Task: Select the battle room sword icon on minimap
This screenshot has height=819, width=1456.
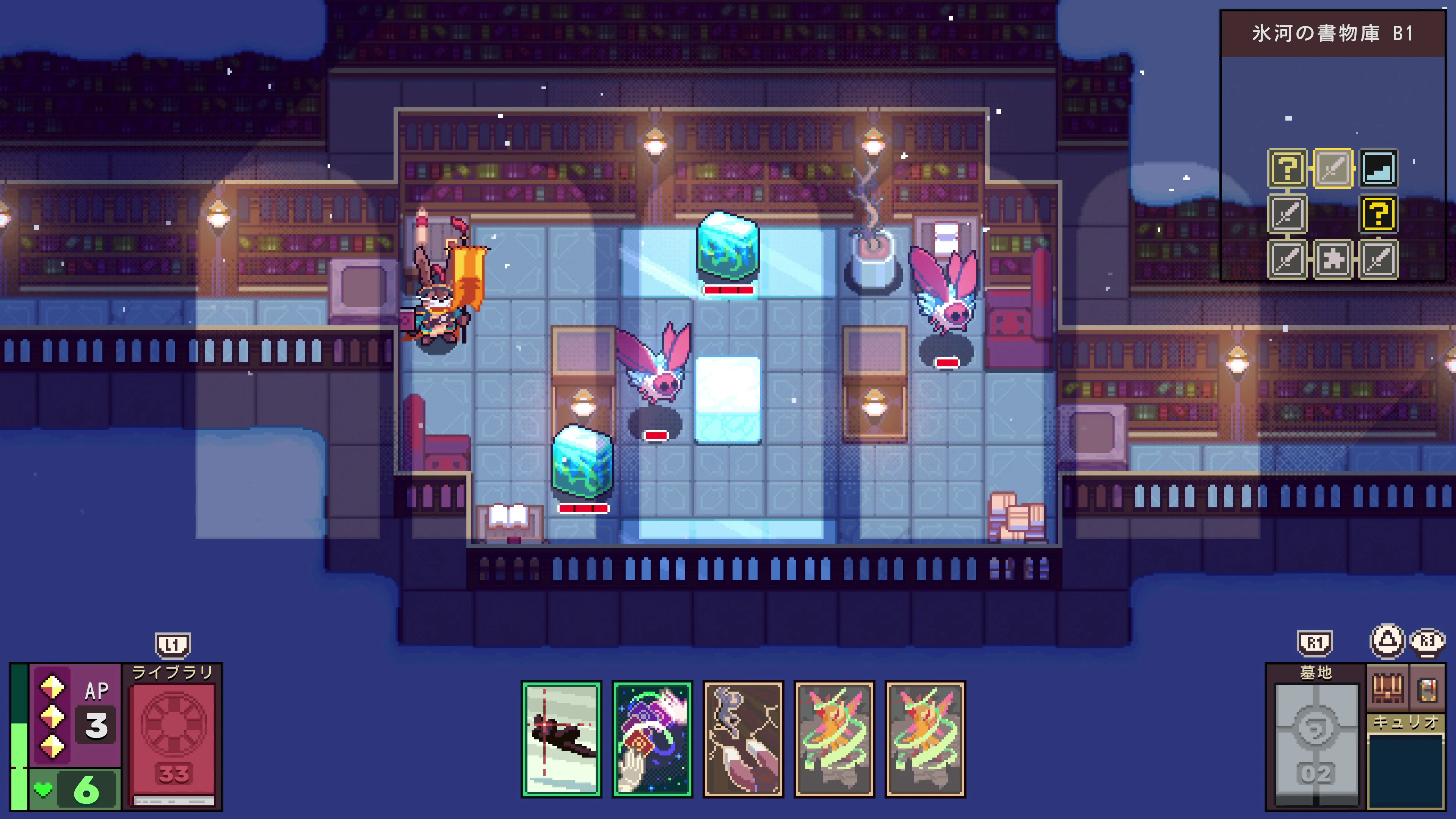Action: [1288, 214]
